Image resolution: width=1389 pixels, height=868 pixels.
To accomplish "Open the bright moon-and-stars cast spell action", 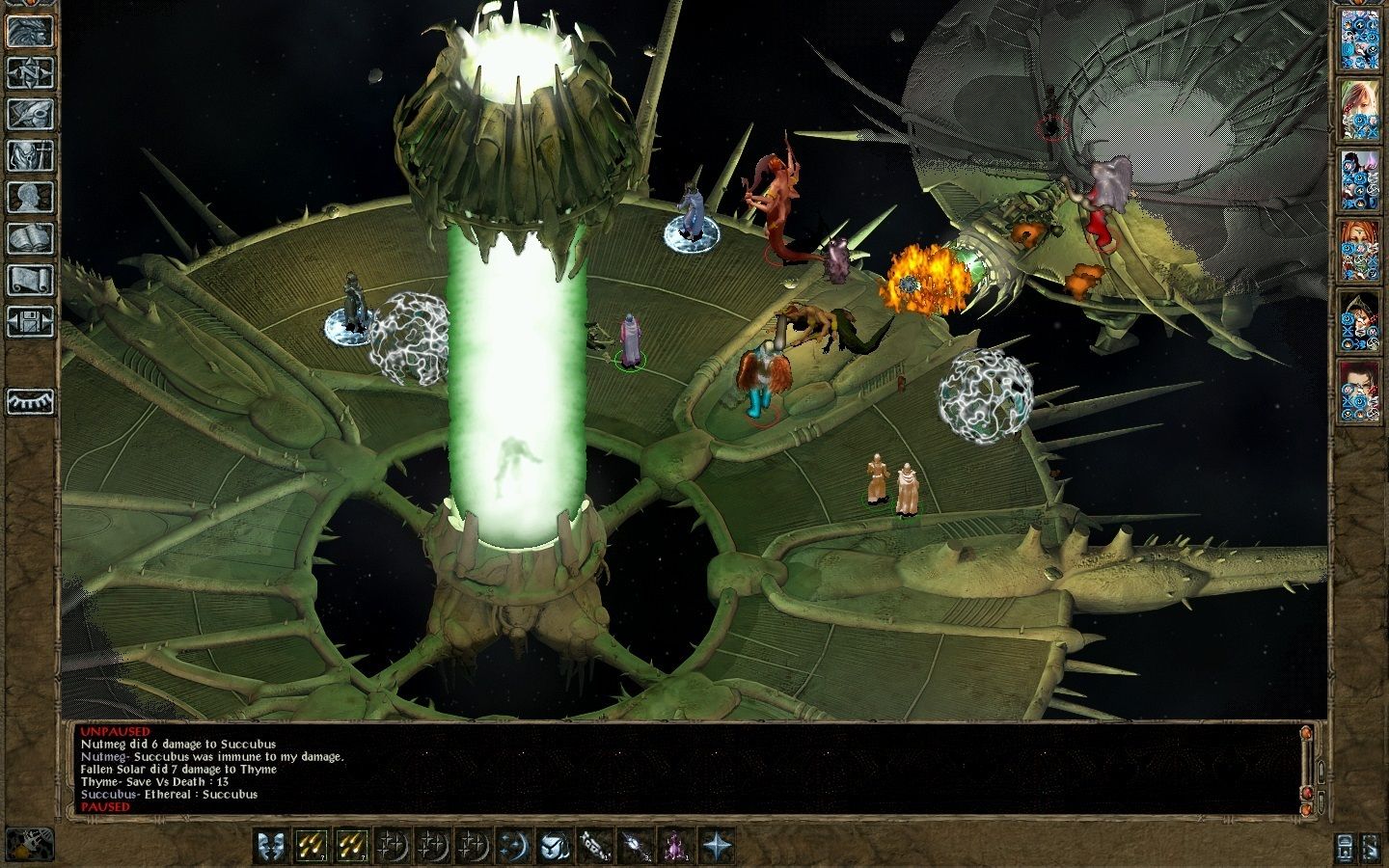I will (x=515, y=846).
